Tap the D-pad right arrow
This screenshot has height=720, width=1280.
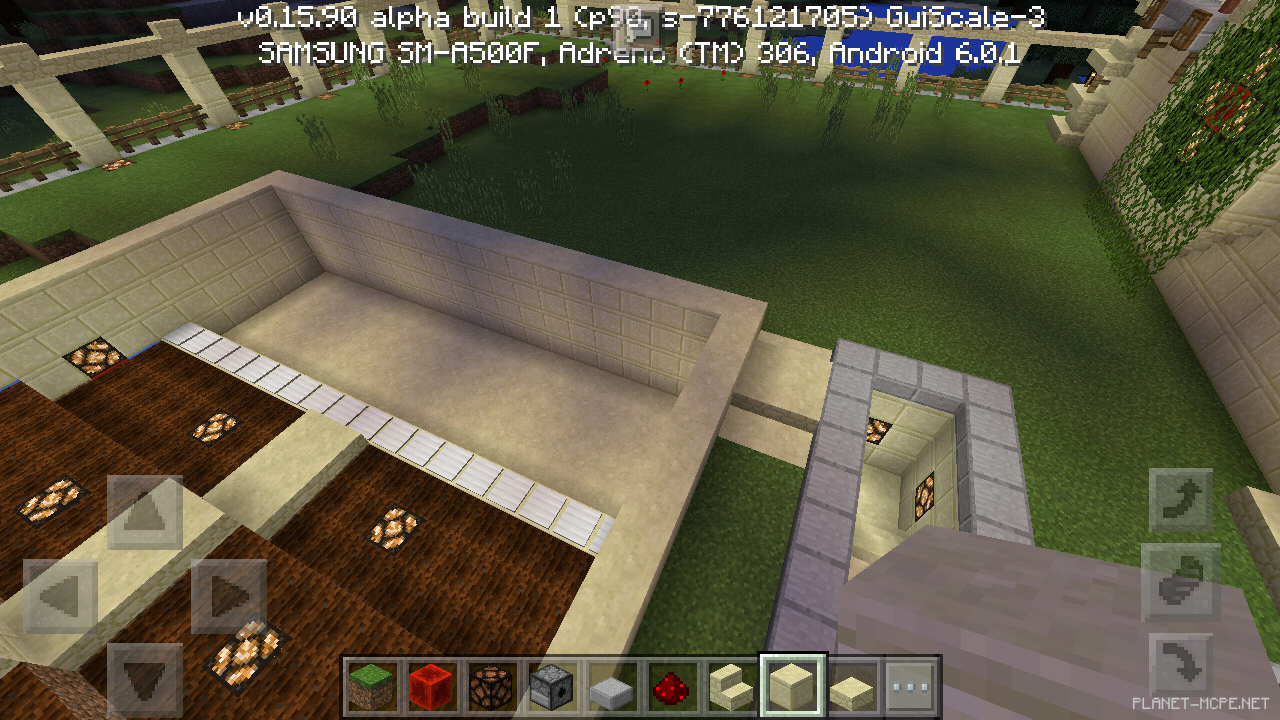pyautogui.click(x=229, y=597)
